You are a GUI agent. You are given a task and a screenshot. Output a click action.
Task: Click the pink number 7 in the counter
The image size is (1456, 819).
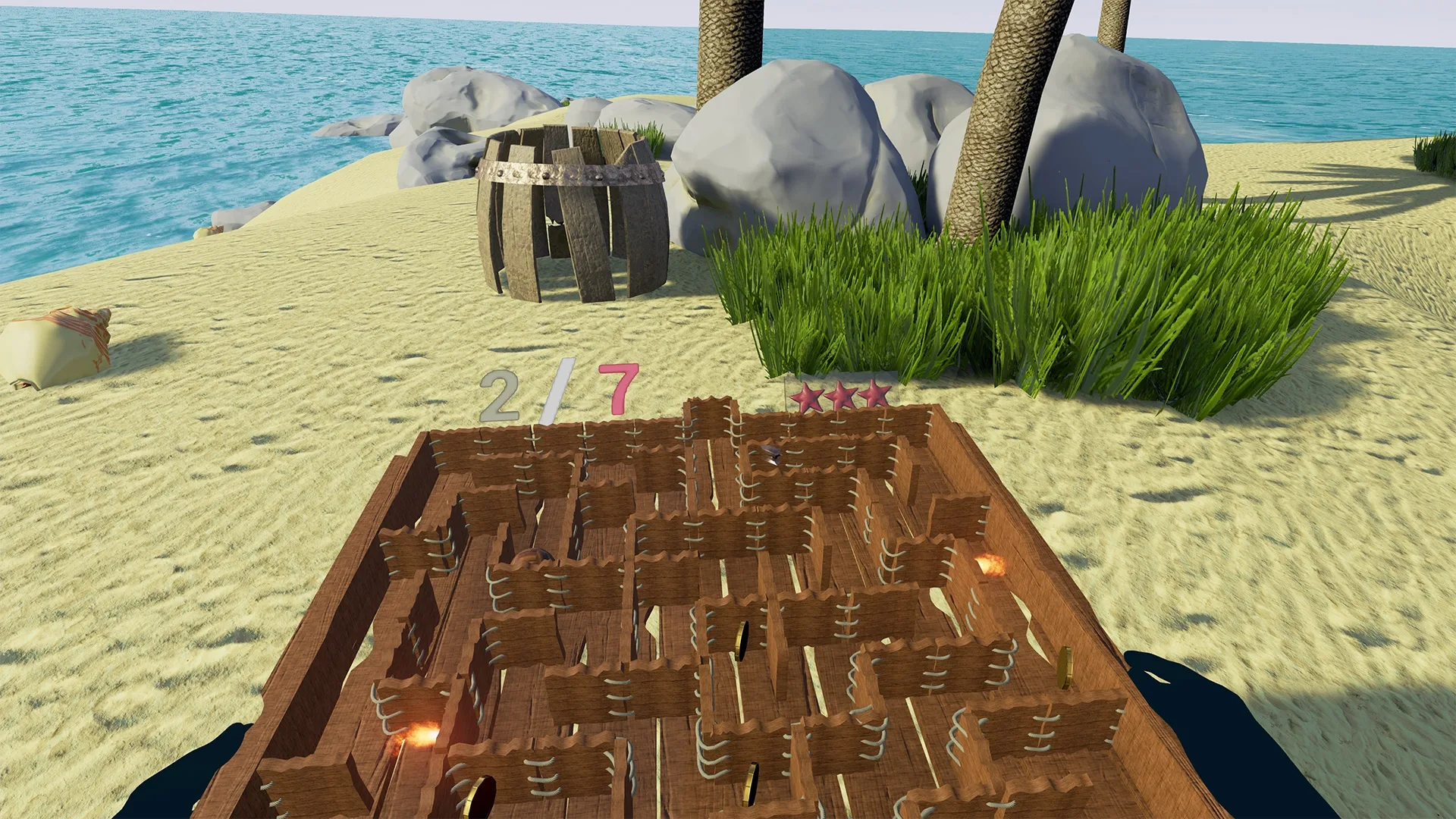click(x=619, y=389)
